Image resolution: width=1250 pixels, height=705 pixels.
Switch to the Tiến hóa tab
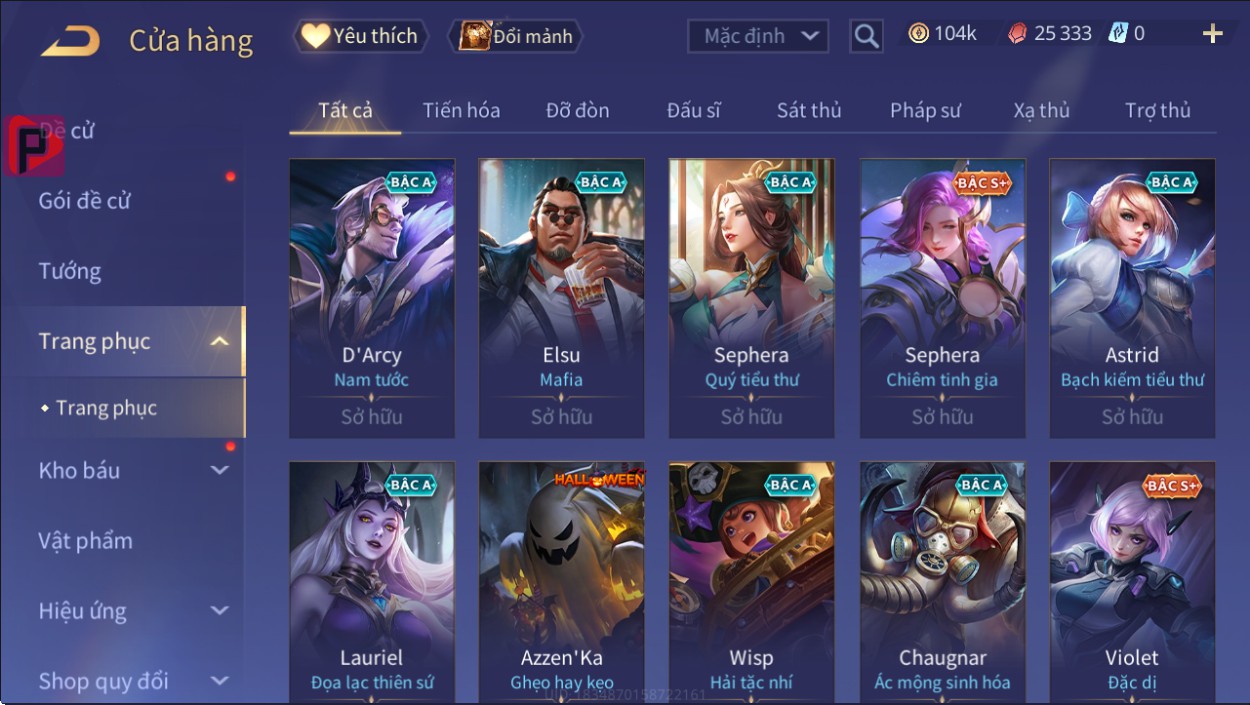click(461, 111)
